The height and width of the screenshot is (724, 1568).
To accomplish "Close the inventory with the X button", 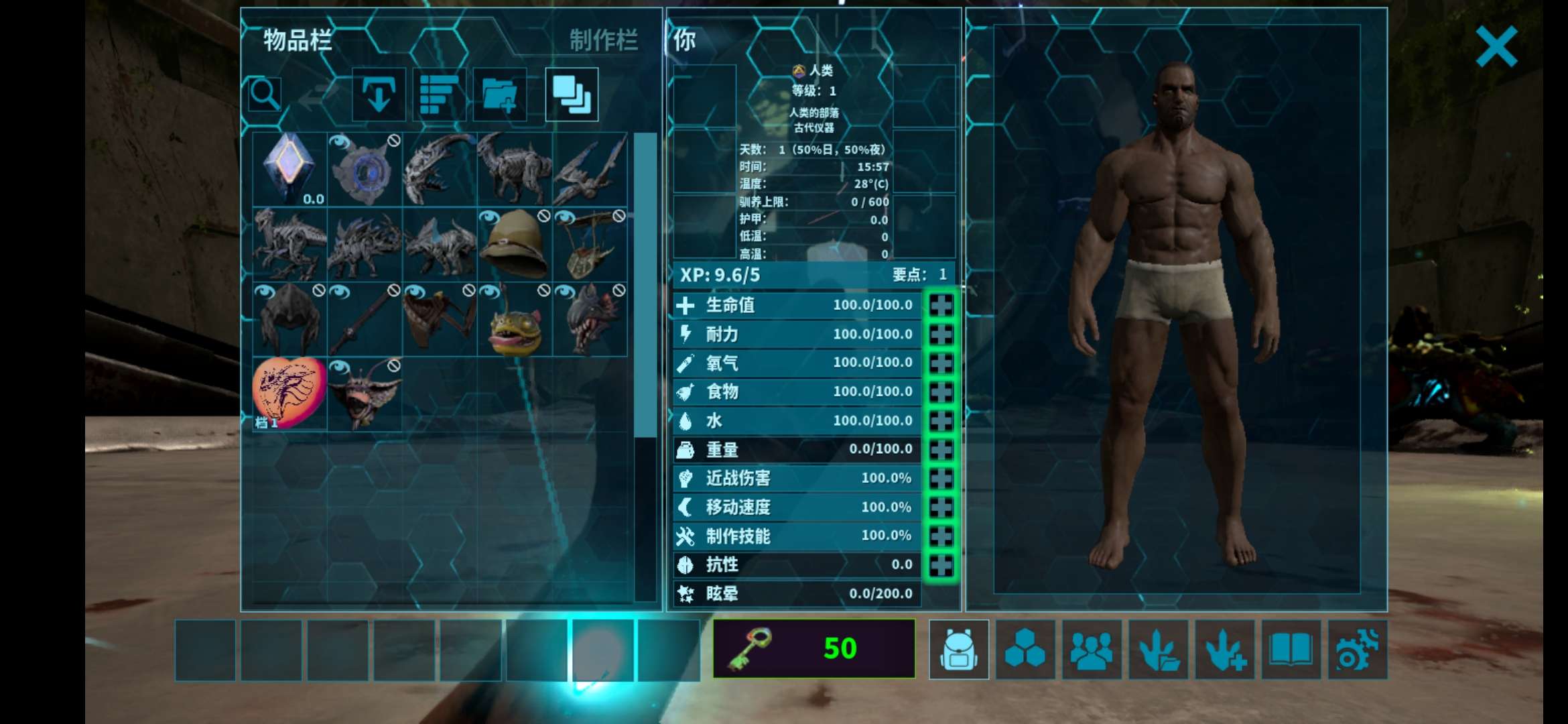I will tap(1496, 47).
